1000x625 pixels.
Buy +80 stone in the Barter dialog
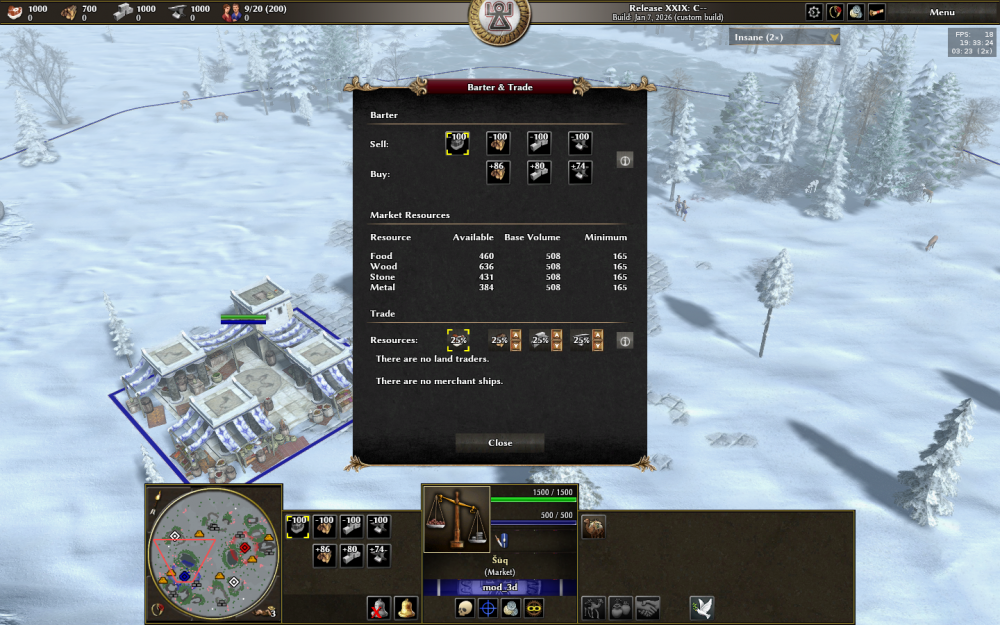538,173
